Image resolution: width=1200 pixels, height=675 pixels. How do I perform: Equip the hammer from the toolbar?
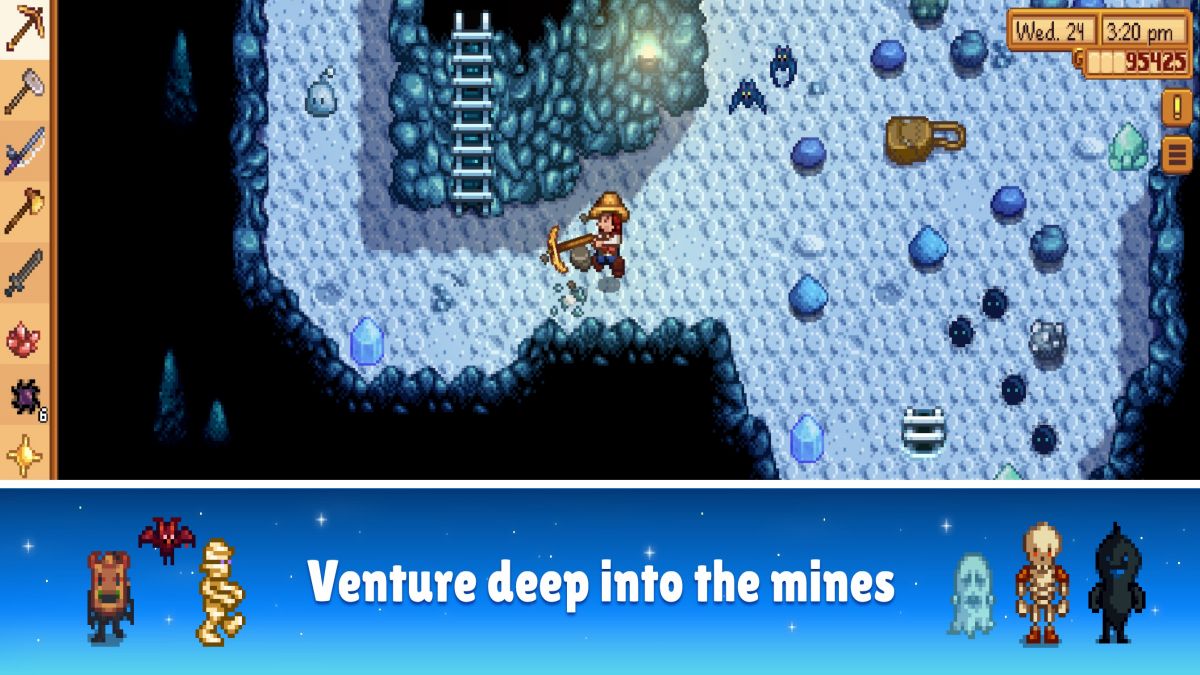tap(24, 92)
